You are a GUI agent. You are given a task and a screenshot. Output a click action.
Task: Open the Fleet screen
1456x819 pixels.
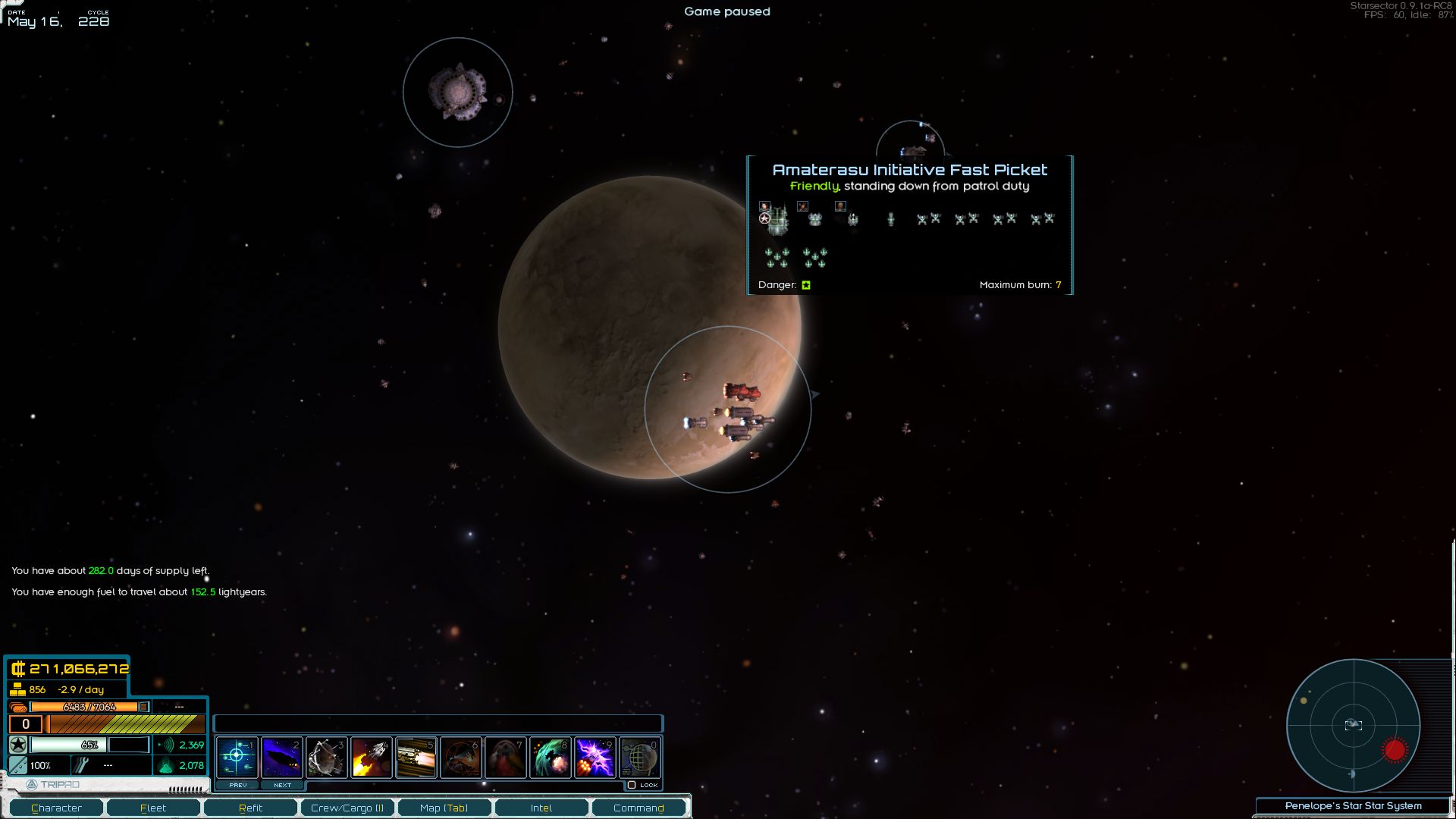click(153, 808)
